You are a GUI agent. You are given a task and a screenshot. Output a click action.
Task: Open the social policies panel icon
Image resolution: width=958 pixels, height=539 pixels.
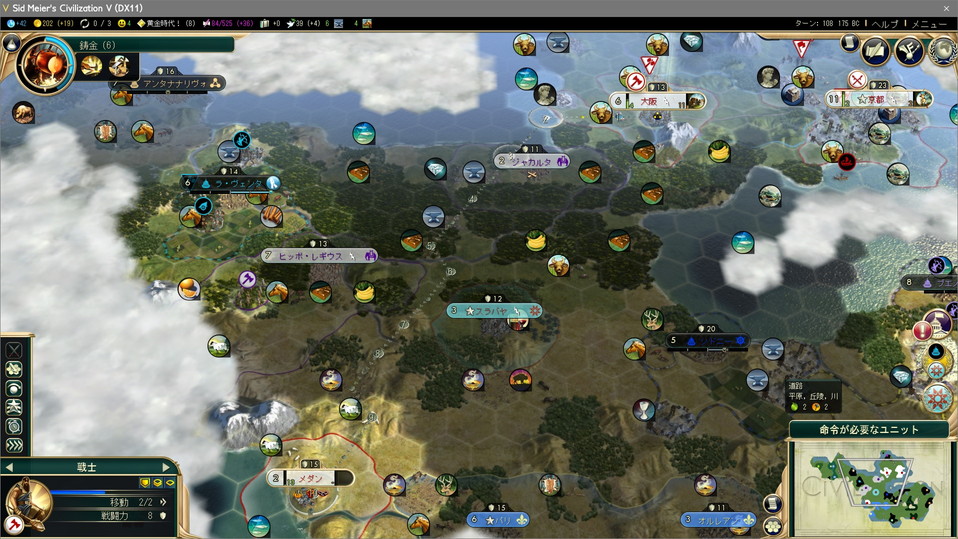(876, 51)
